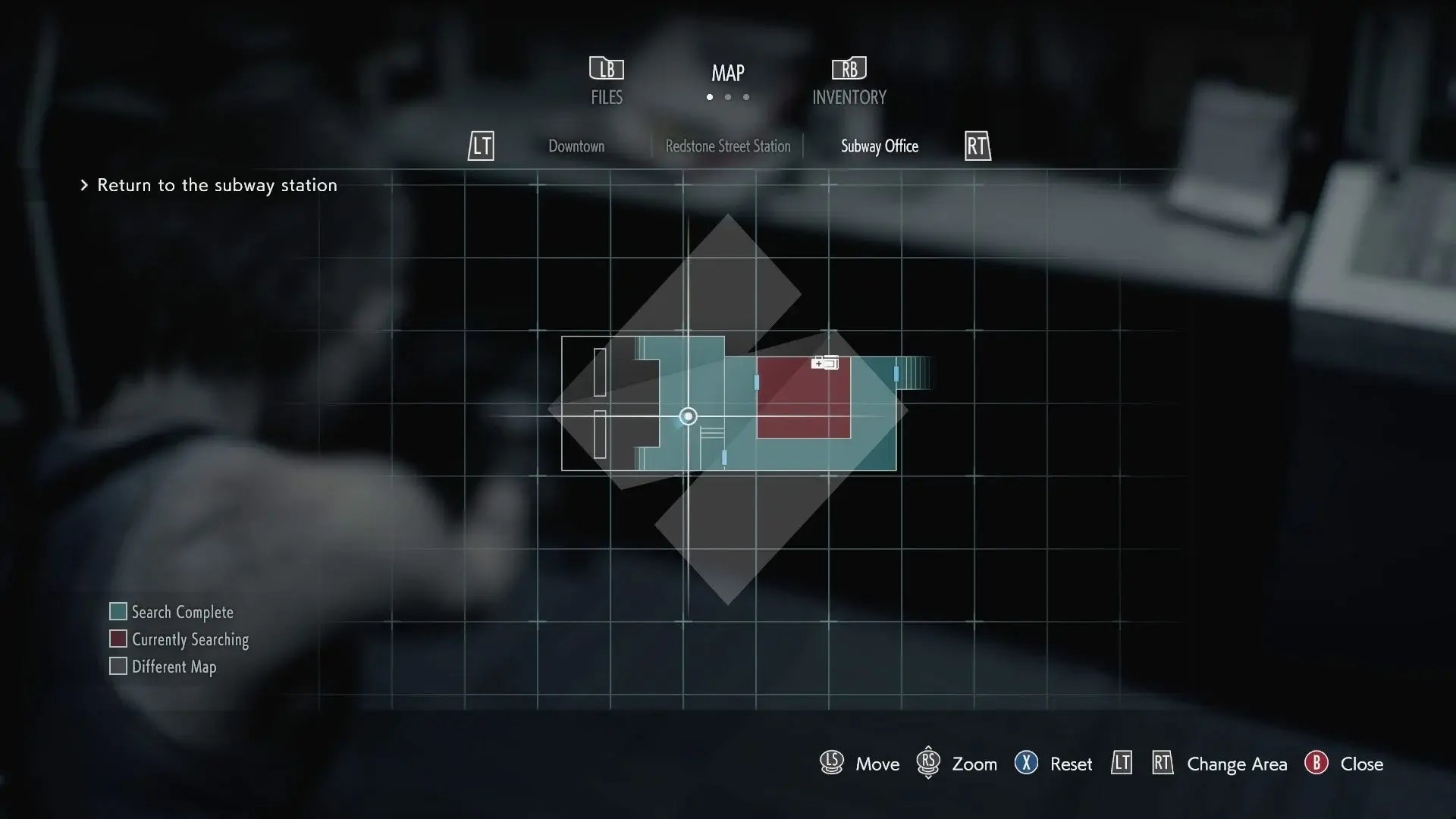Click the LT previous-area arrow icon
The image size is (1456, 819).
(481, 146)
